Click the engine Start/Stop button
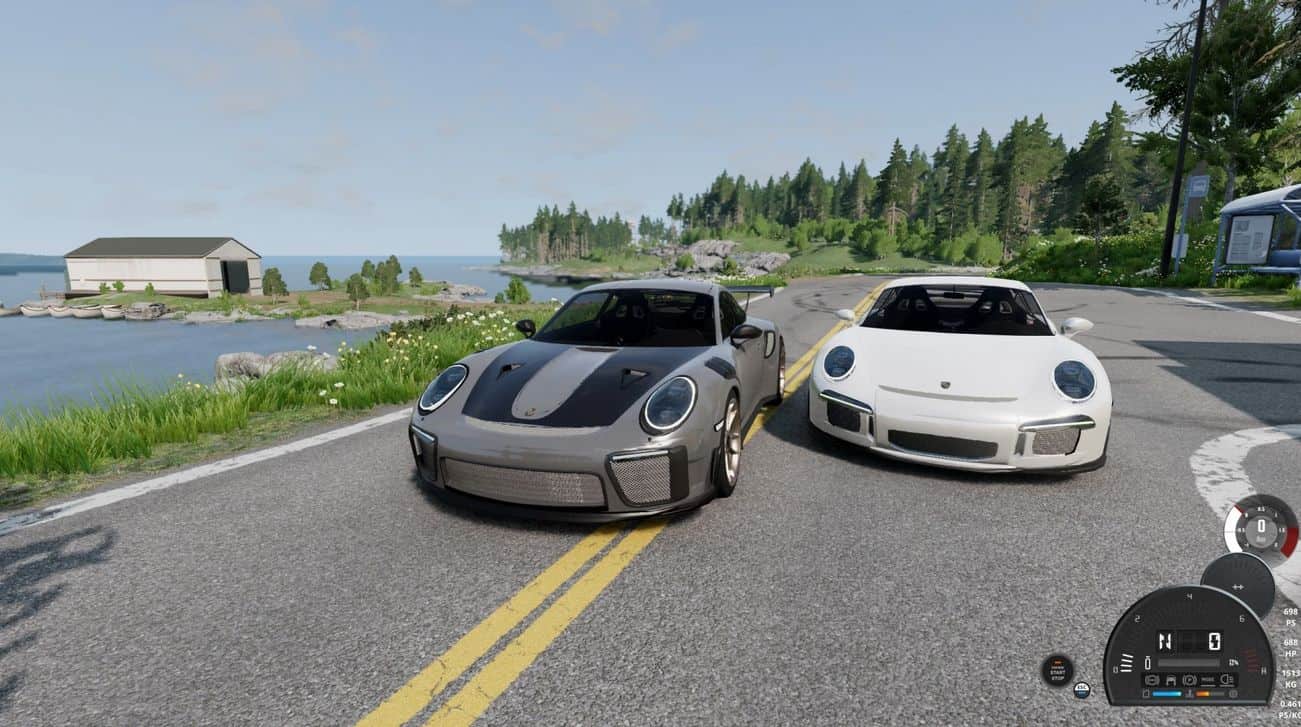Screen dimensions: 1301x727 (1057, 670)
